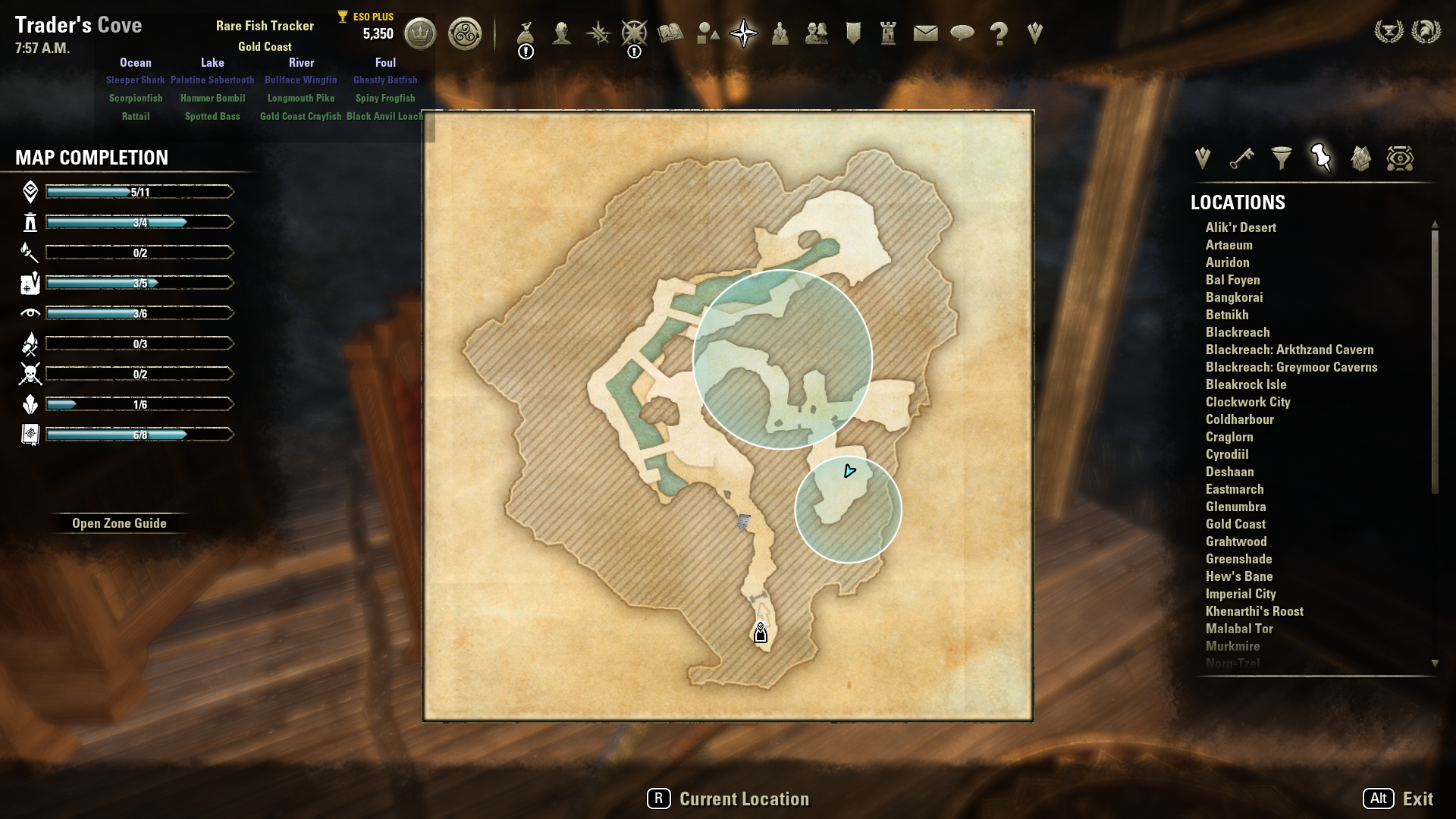Open the social speech bubble icon

coord(962,33)
